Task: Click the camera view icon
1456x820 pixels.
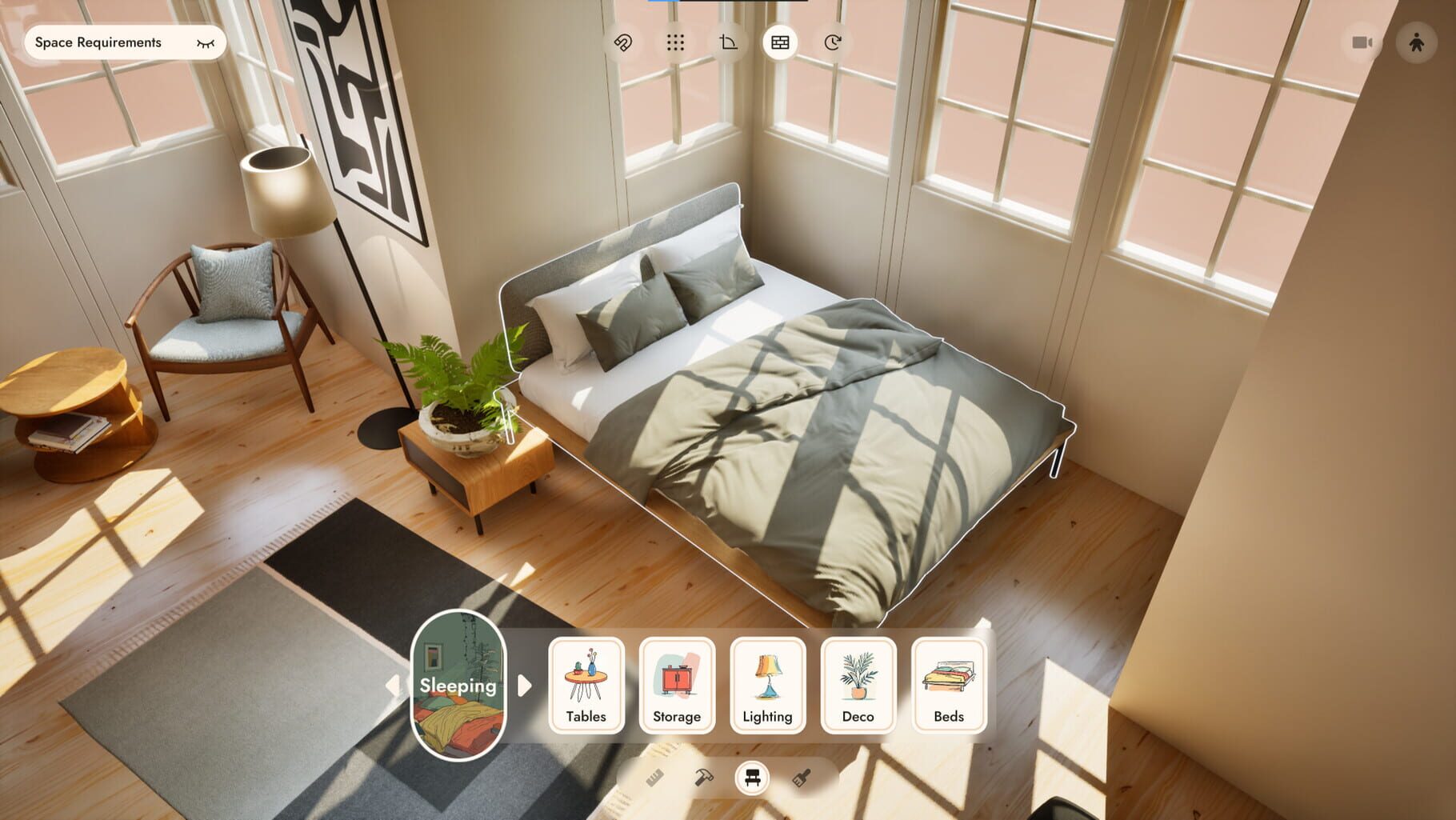Action: point(1362,43)
